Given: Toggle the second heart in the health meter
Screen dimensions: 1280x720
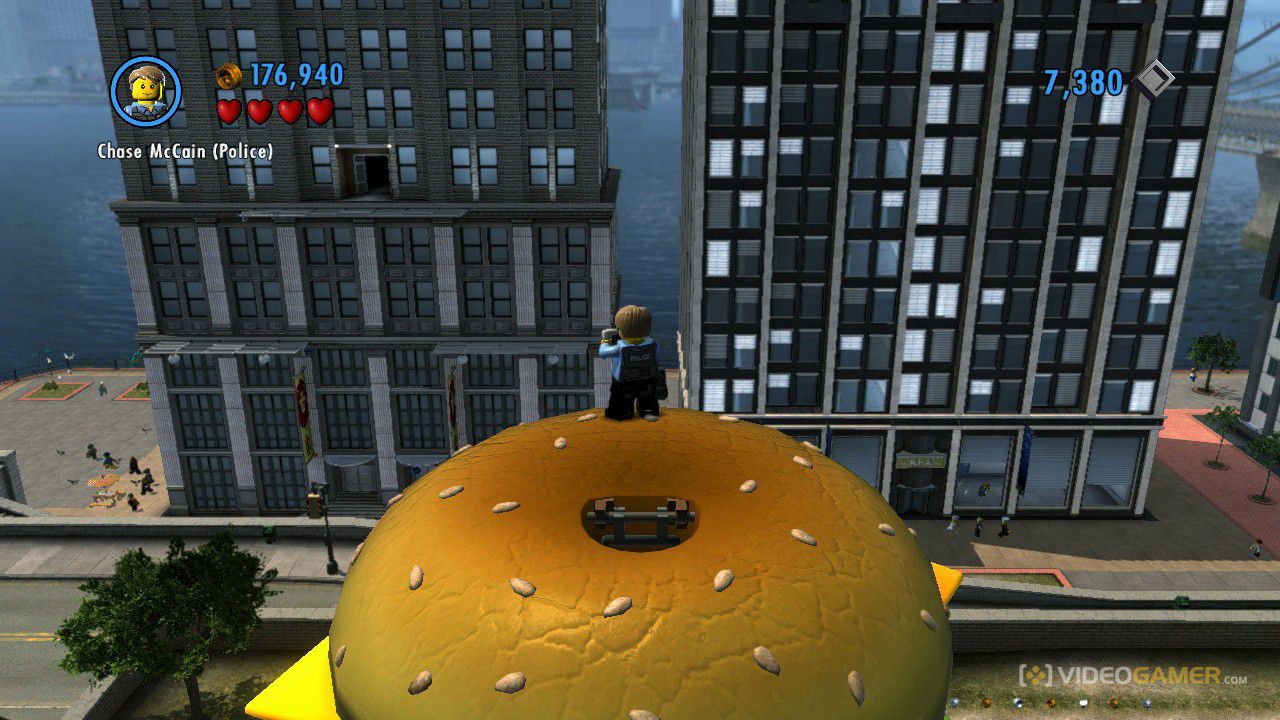Looking at the screenshot, I should (259, 112).
